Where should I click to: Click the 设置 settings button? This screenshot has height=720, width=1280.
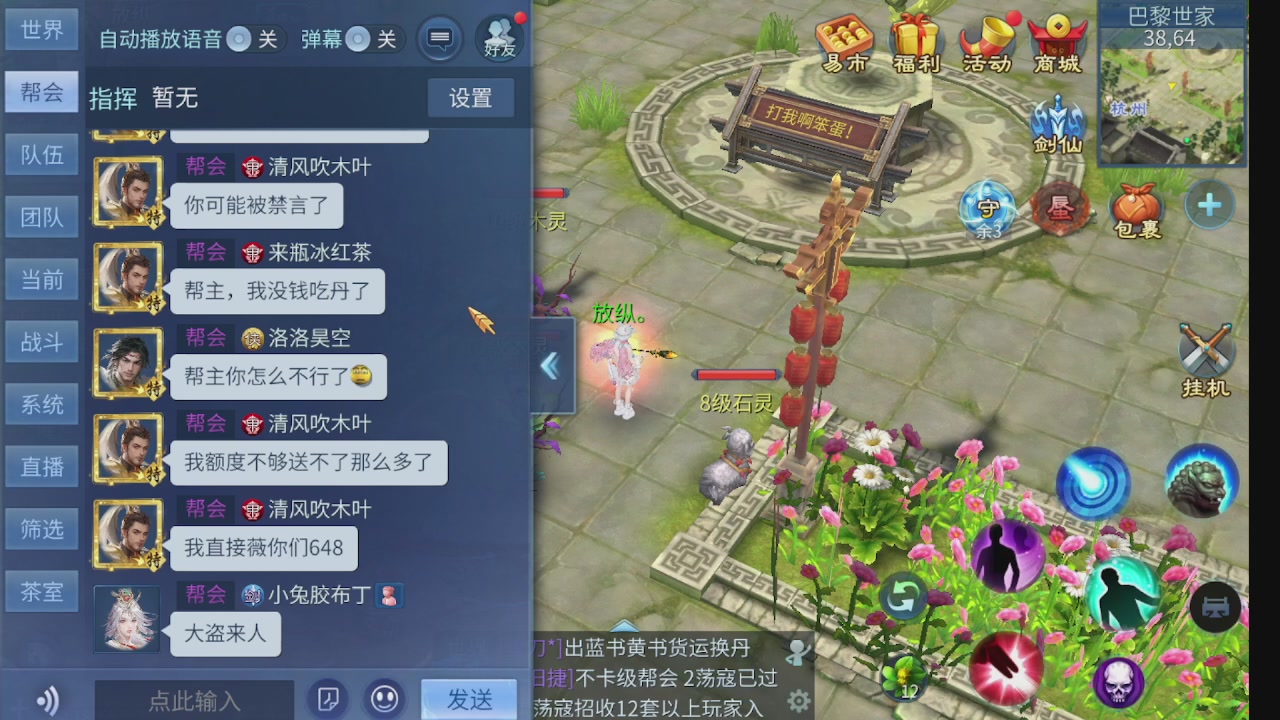point(470,99)
